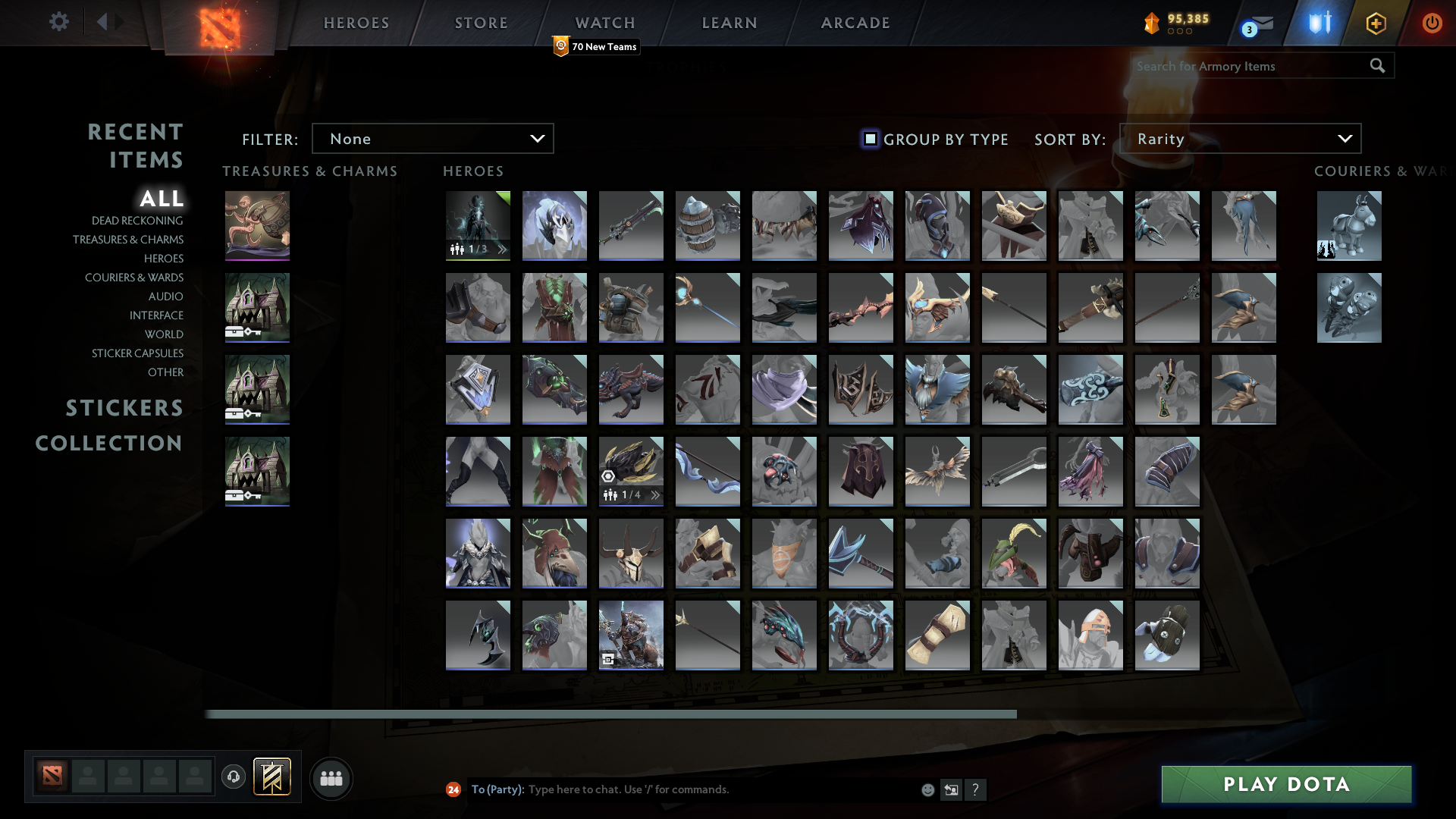The image size is (1456, 819).
Task: Open the Arcade menu
Action: point(855,23)
